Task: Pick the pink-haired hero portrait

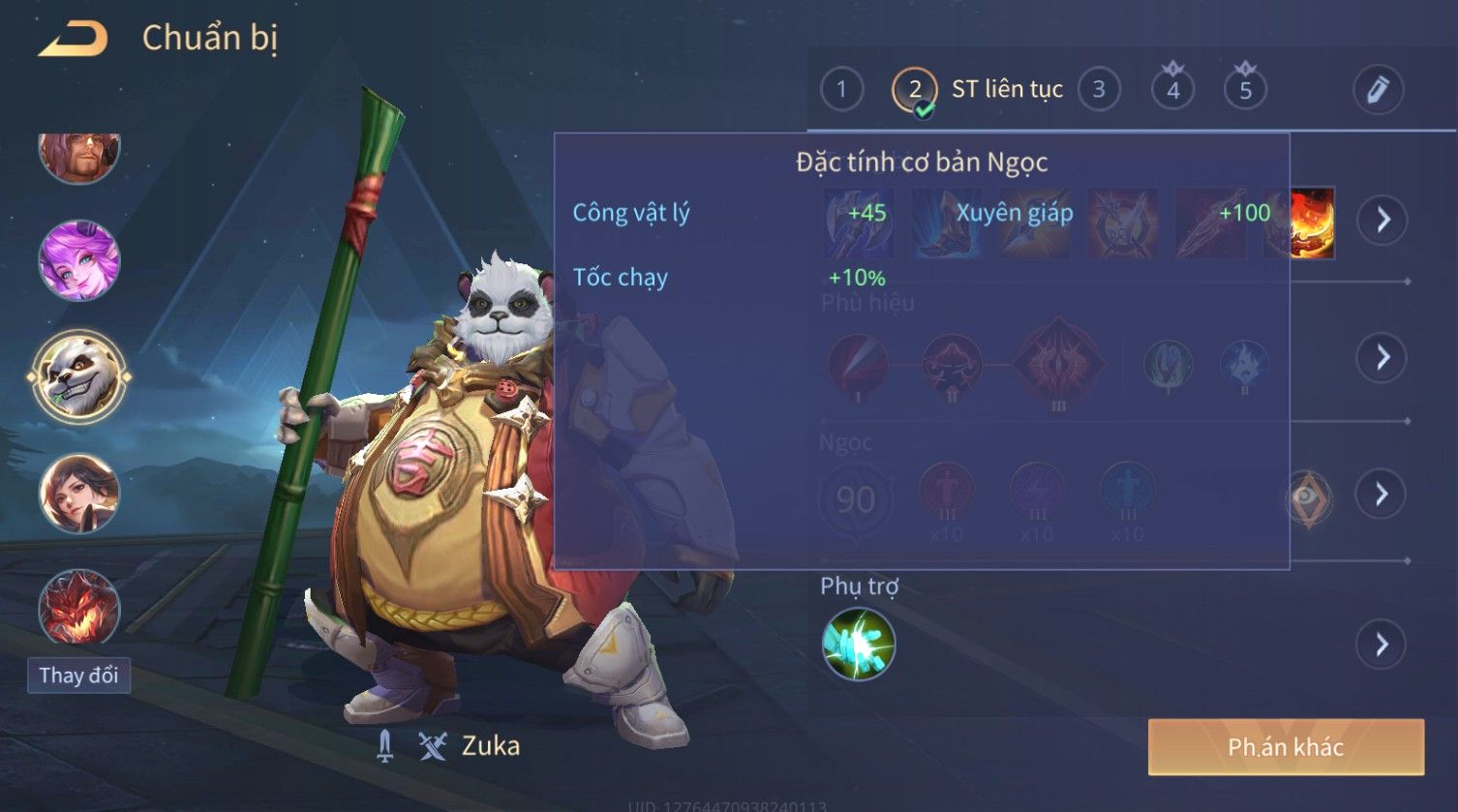Action: (x=79, y=260)
